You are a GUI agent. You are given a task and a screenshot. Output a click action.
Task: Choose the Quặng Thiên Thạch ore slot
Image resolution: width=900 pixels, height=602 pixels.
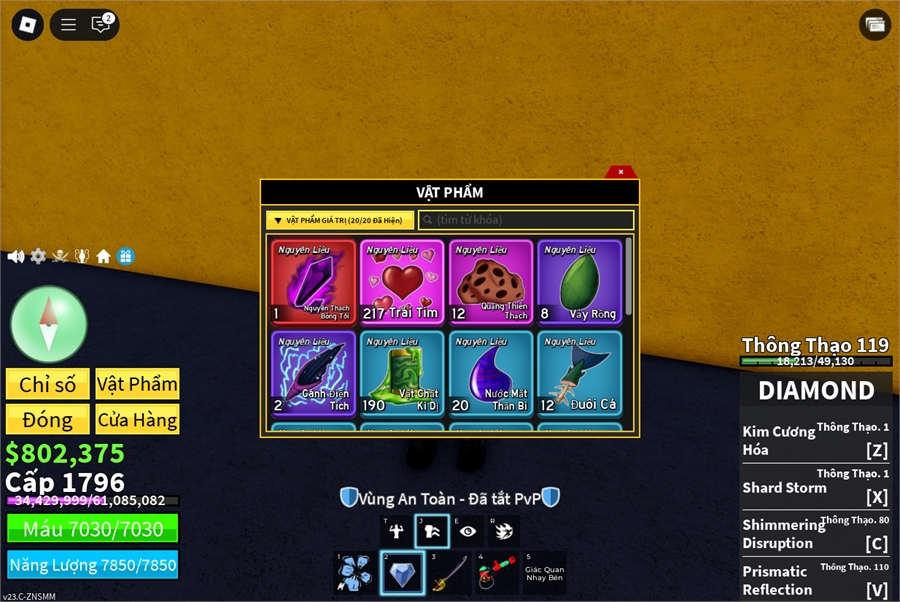pyautogui.click(x=491, y=282)
